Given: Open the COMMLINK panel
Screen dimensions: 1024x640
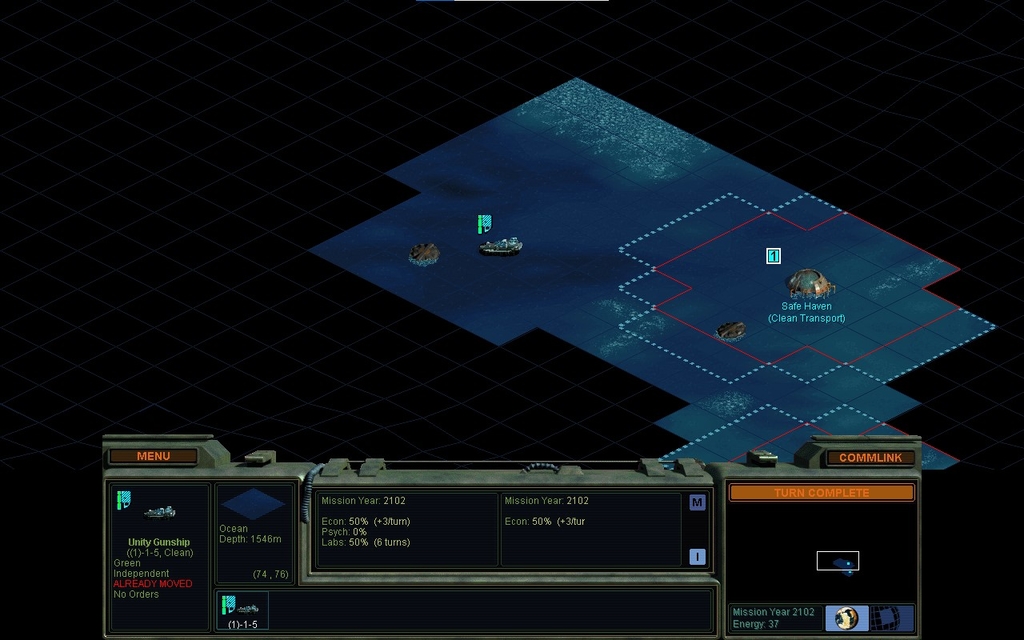Looking at the screenshot, I should pos(870,457).
